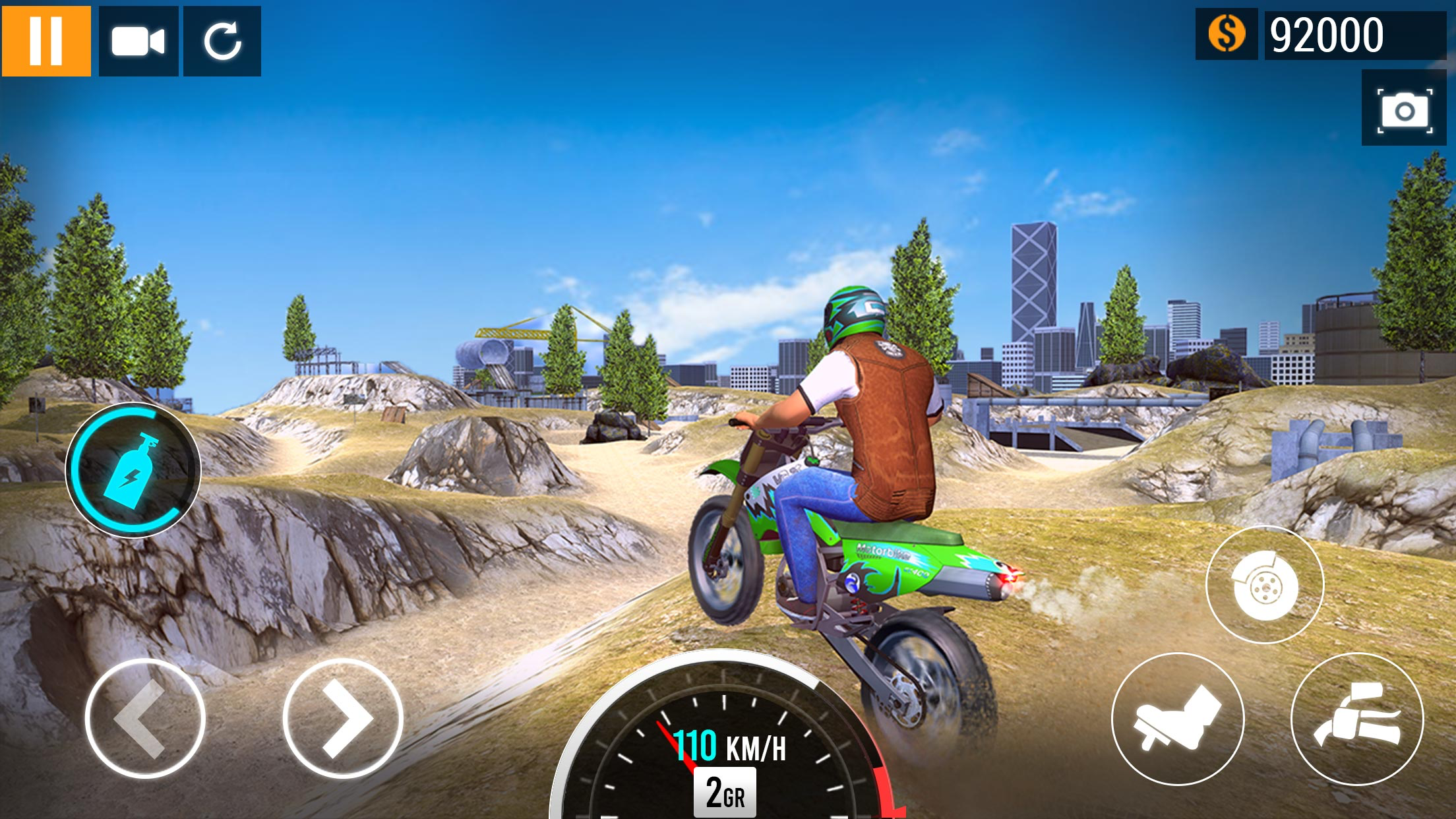Pause the game with the orange button

[46, 41]
